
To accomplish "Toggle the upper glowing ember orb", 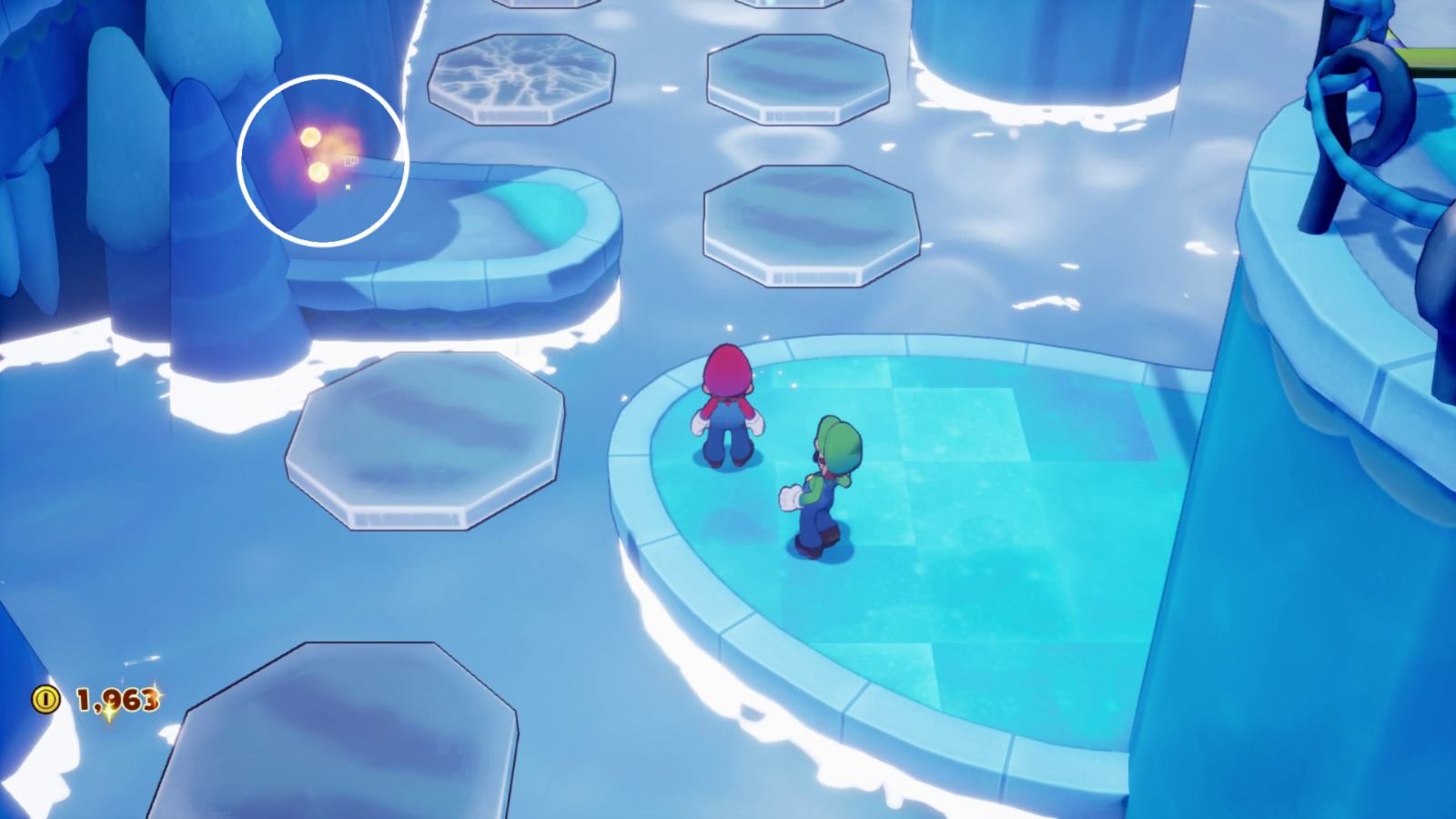I will pos(309,136).
